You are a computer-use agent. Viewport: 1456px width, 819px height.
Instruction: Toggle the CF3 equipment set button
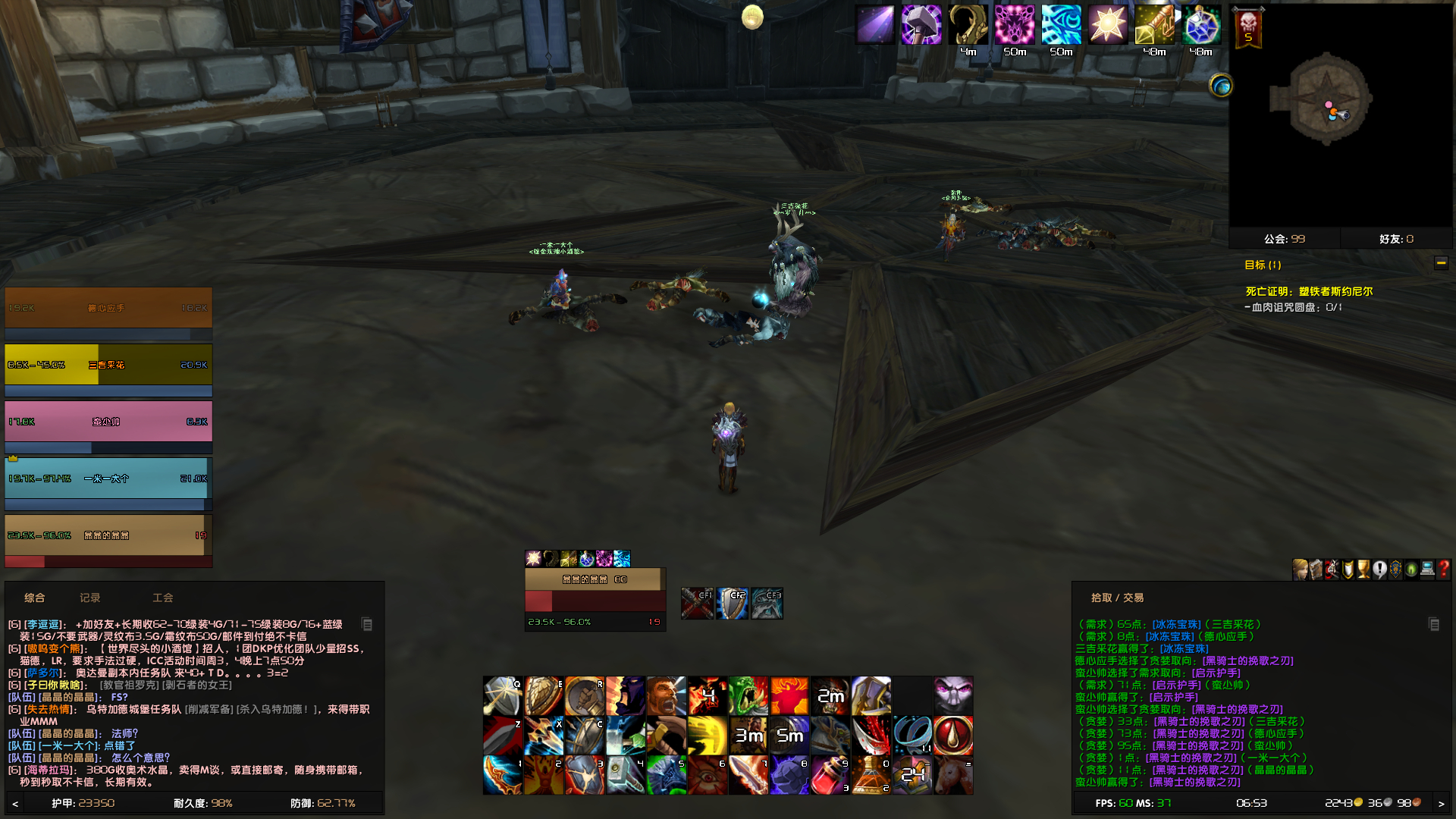tap(766, 603)
